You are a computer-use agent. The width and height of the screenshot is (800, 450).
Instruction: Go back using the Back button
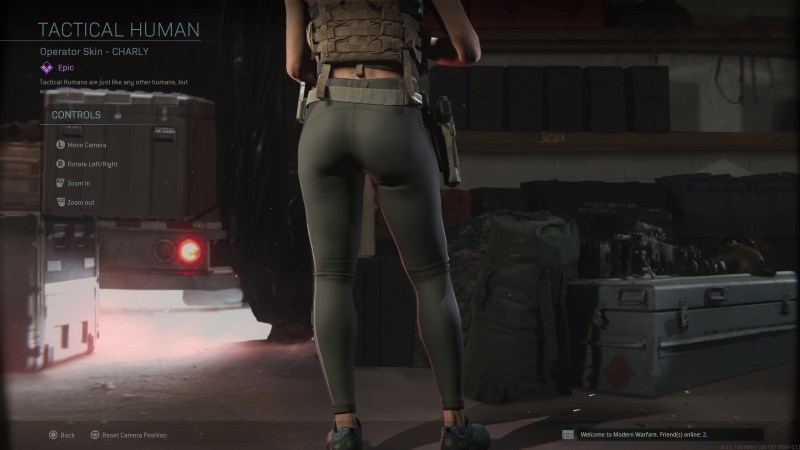[62, 435]
